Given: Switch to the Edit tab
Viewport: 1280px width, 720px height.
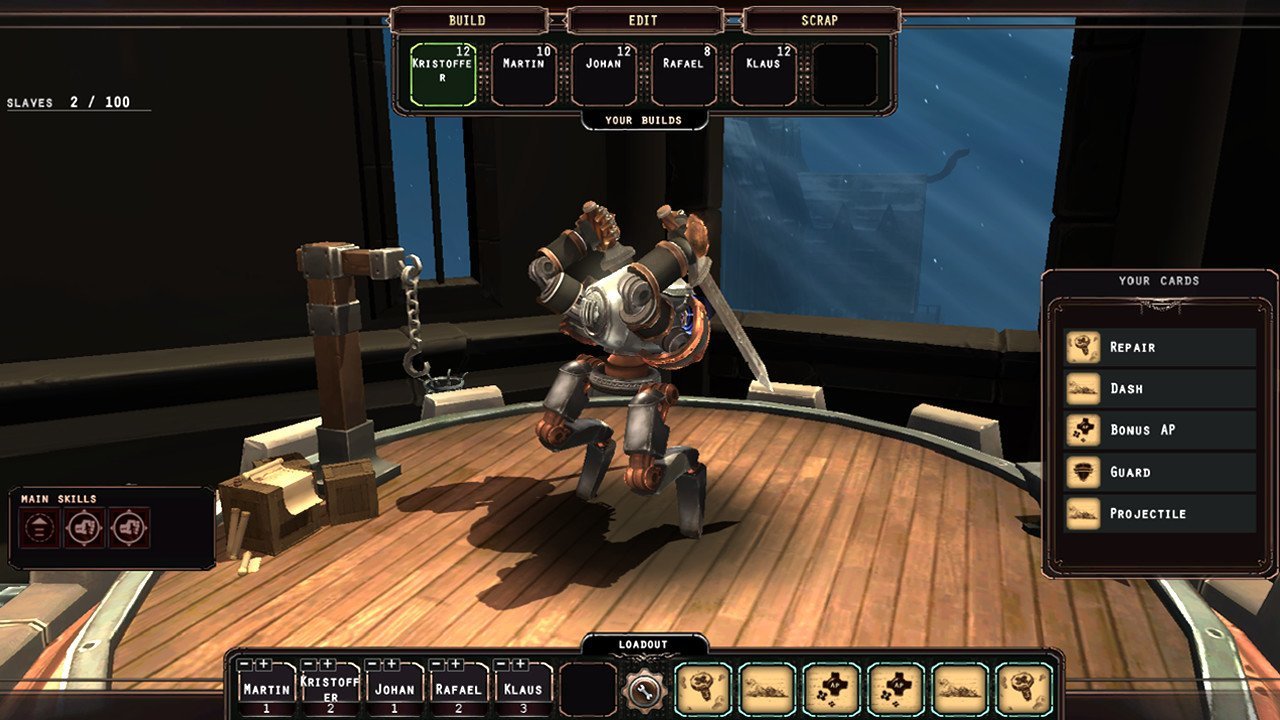Looking at the screenshot, I should click(x=643, y=20).
